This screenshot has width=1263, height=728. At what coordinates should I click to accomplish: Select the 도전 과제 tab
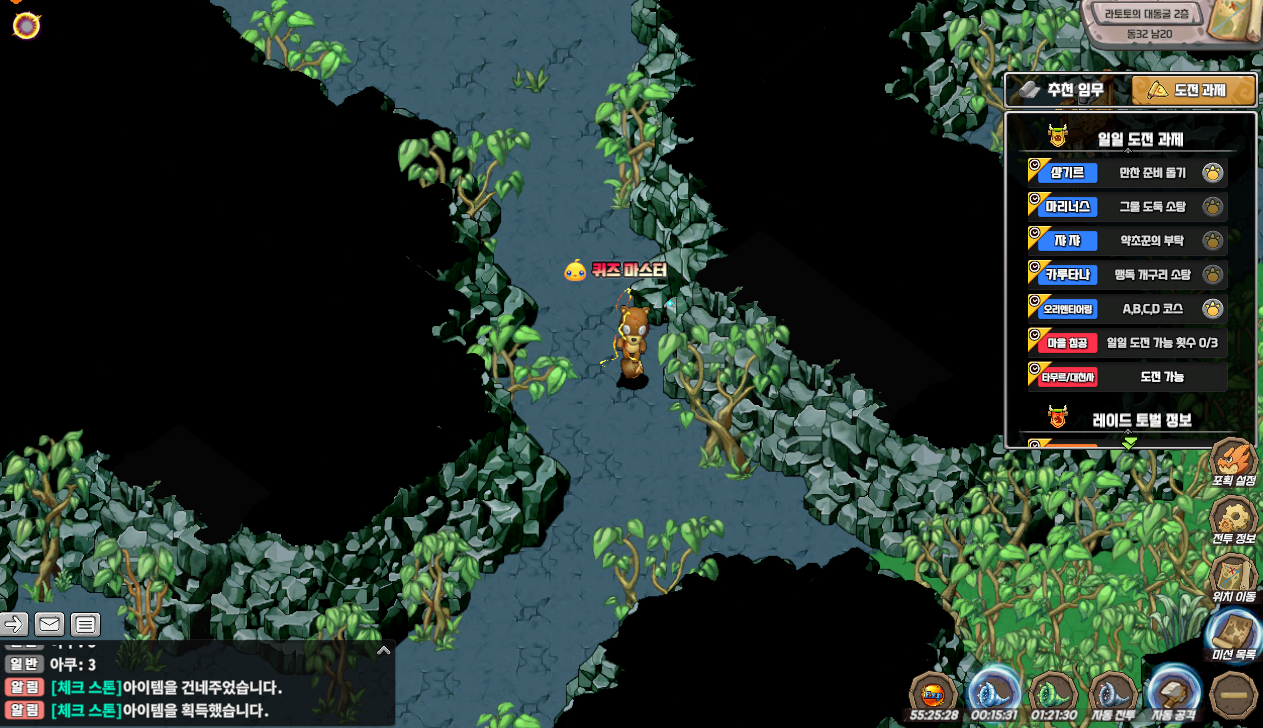click(1194, 90)
